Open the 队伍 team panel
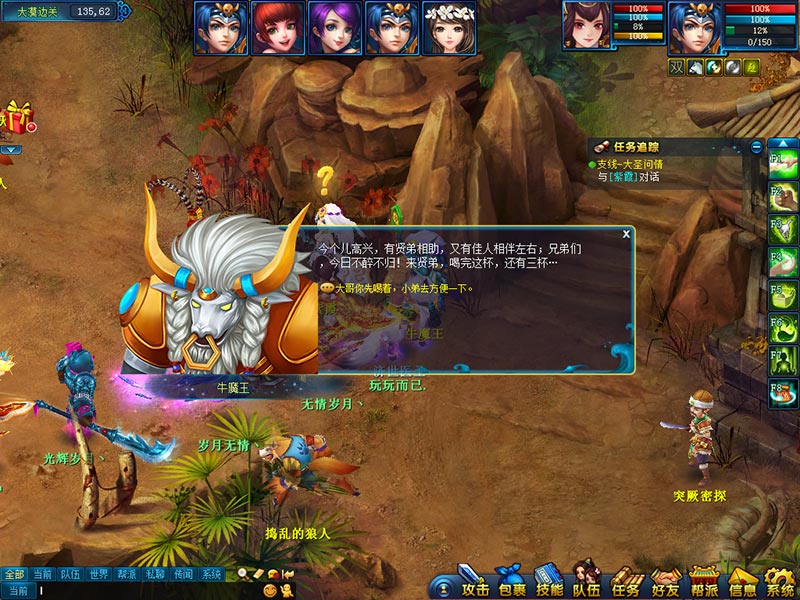 [587, 582]
